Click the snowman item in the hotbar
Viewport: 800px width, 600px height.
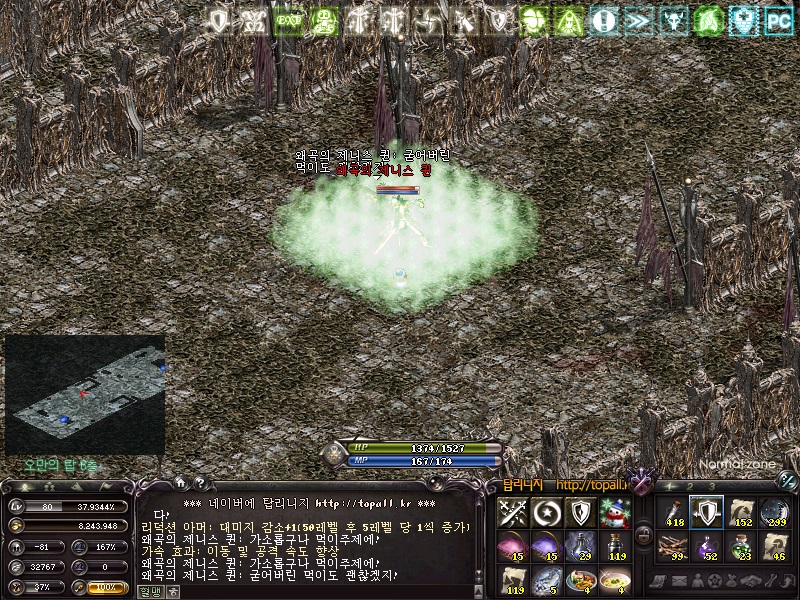[x=614, y=513]
